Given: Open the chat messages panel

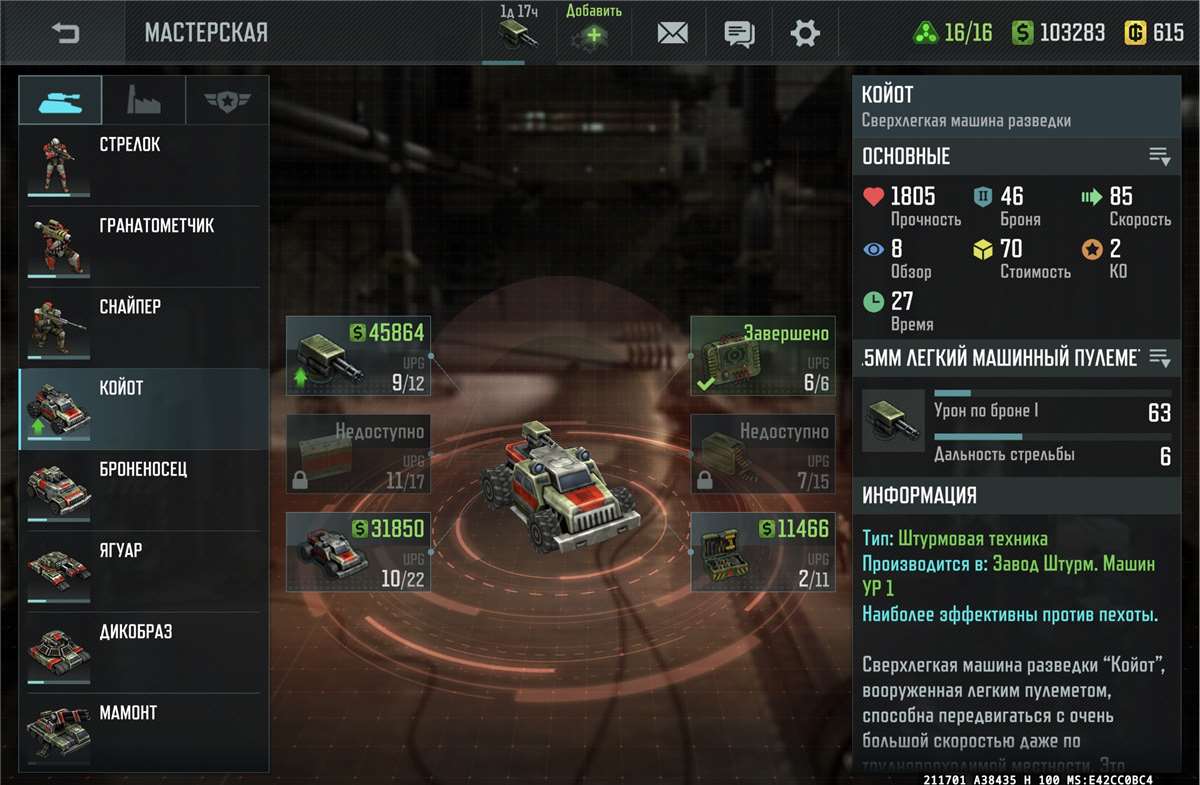Looking at the screenshot, I should coord(739,33).
